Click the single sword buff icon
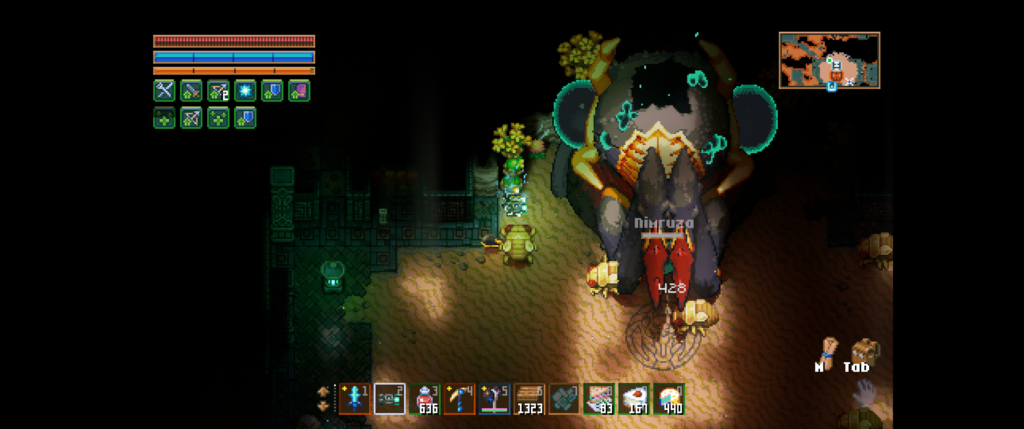 point(191,91)
